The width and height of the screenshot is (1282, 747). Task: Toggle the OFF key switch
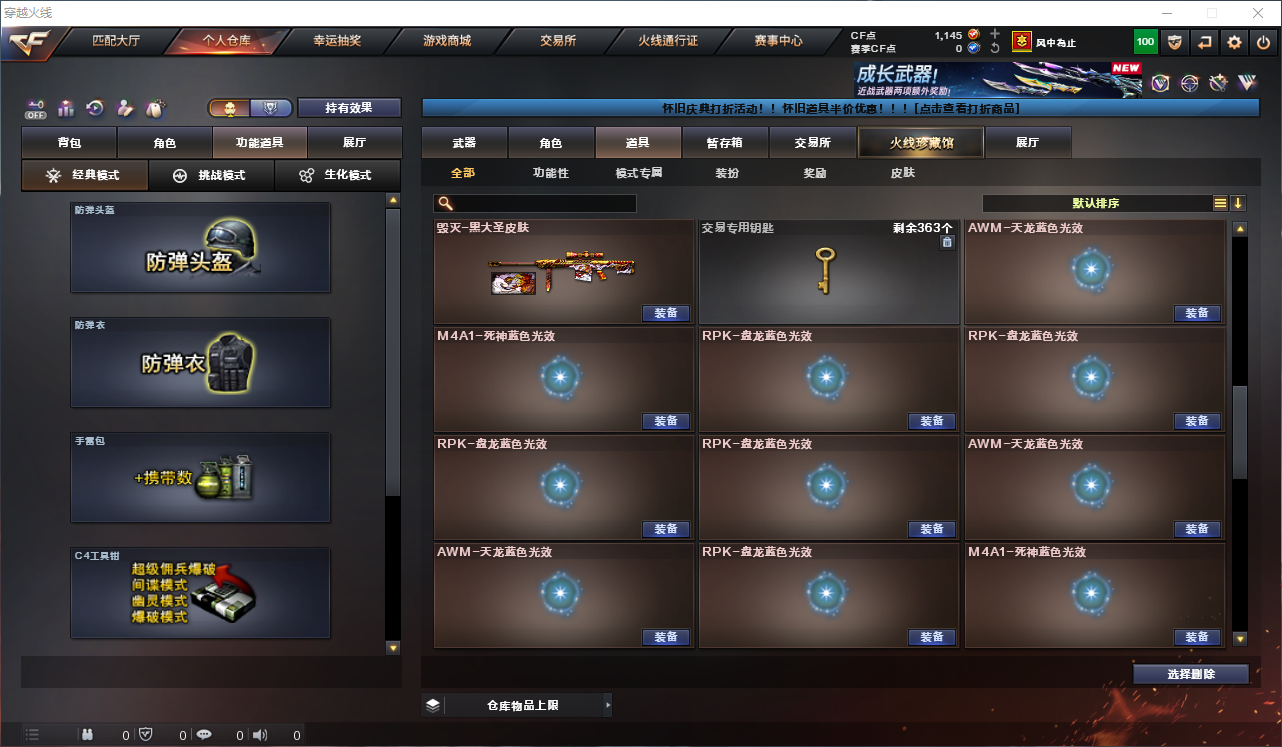33,109
